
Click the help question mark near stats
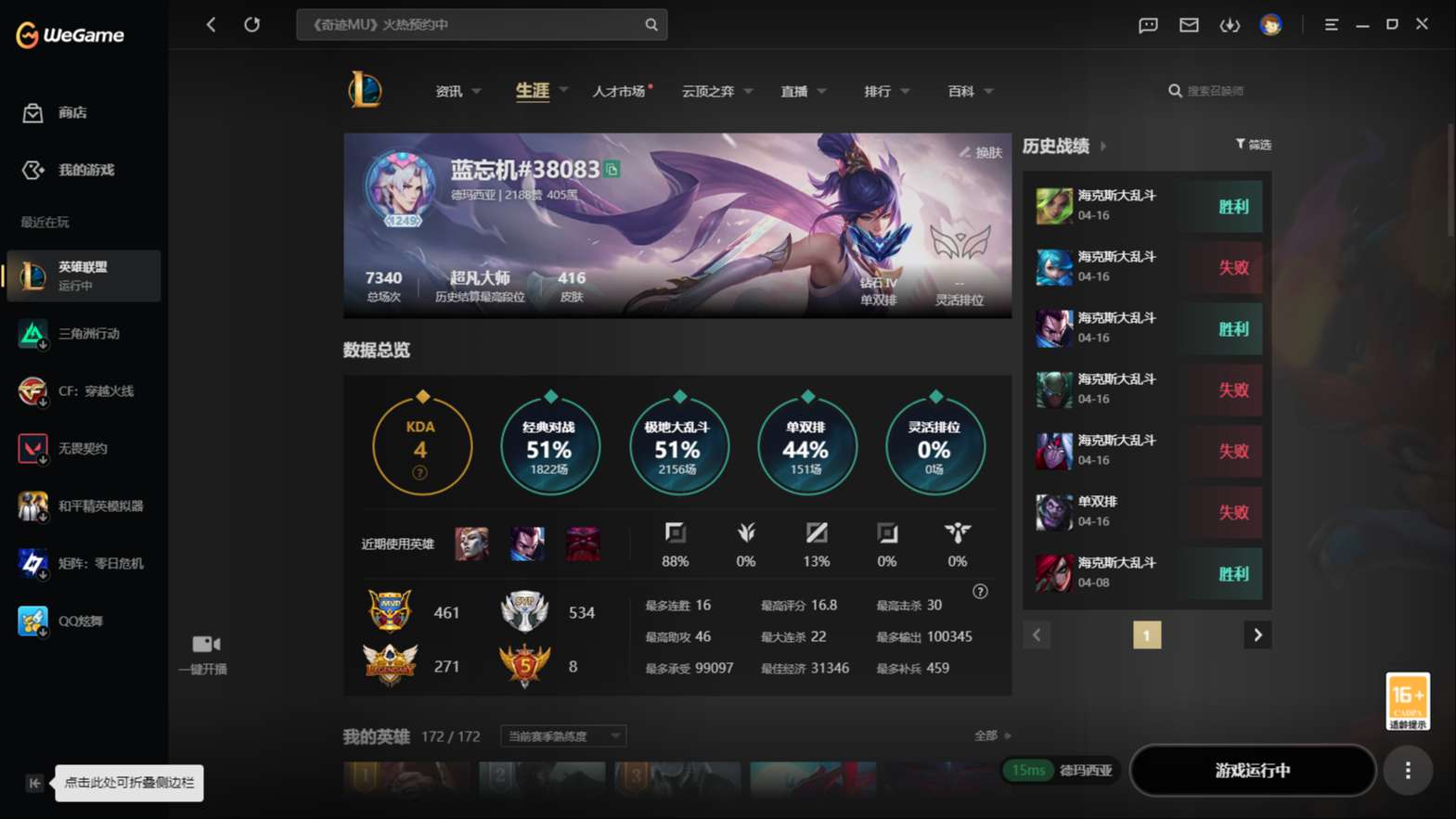981,591
